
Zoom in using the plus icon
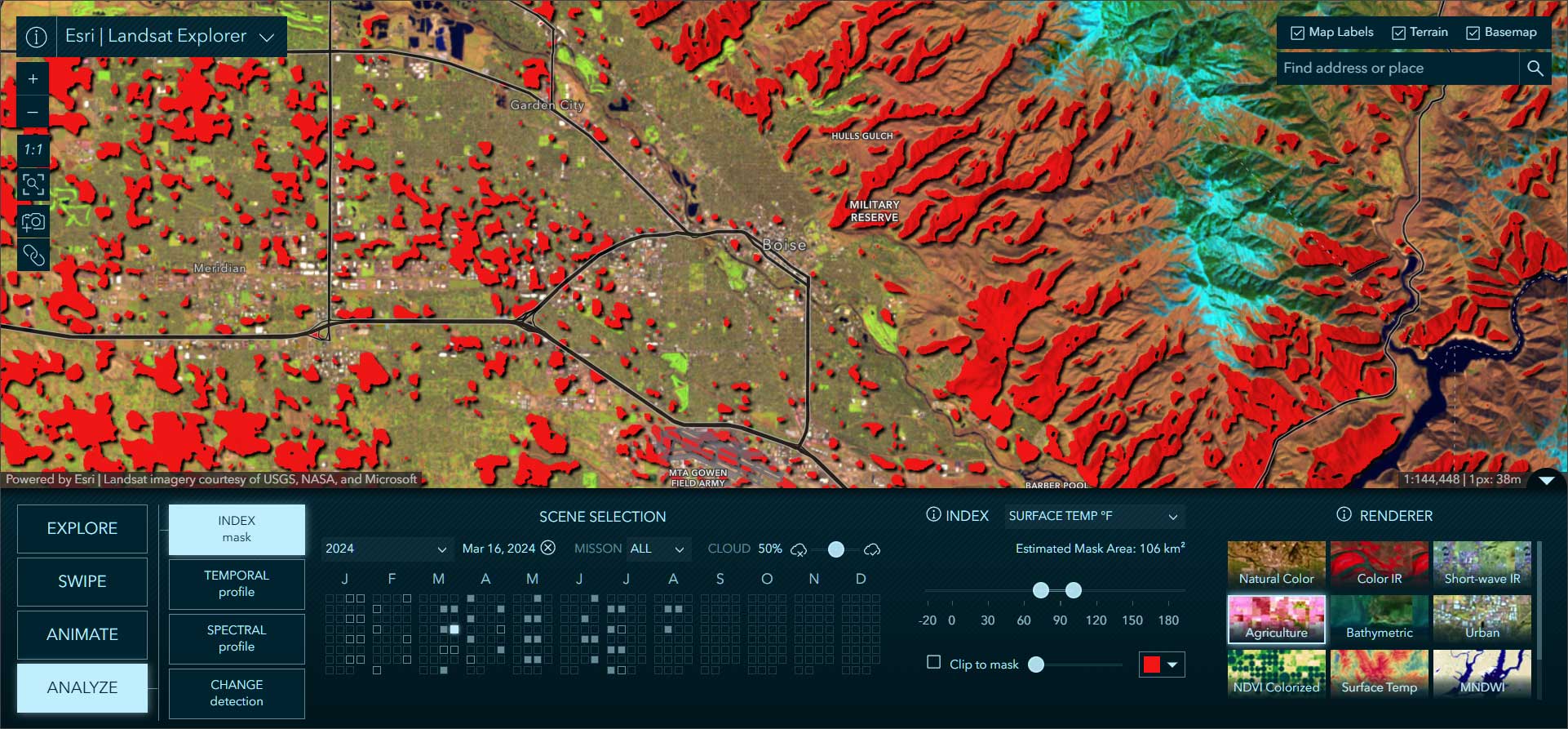tap(33, 78)
